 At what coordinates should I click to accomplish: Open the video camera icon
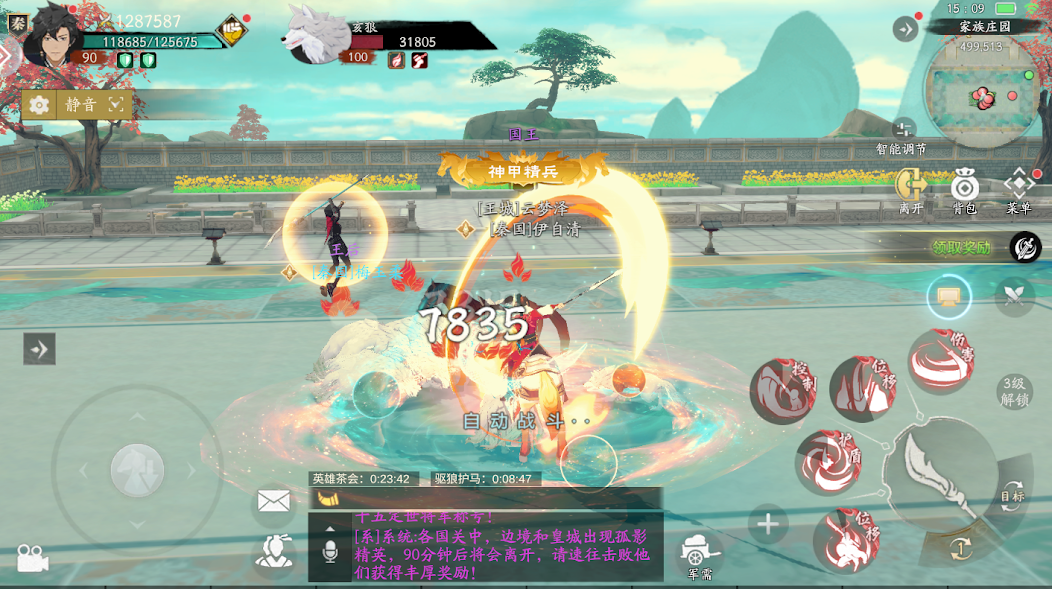tap(31, 560)
